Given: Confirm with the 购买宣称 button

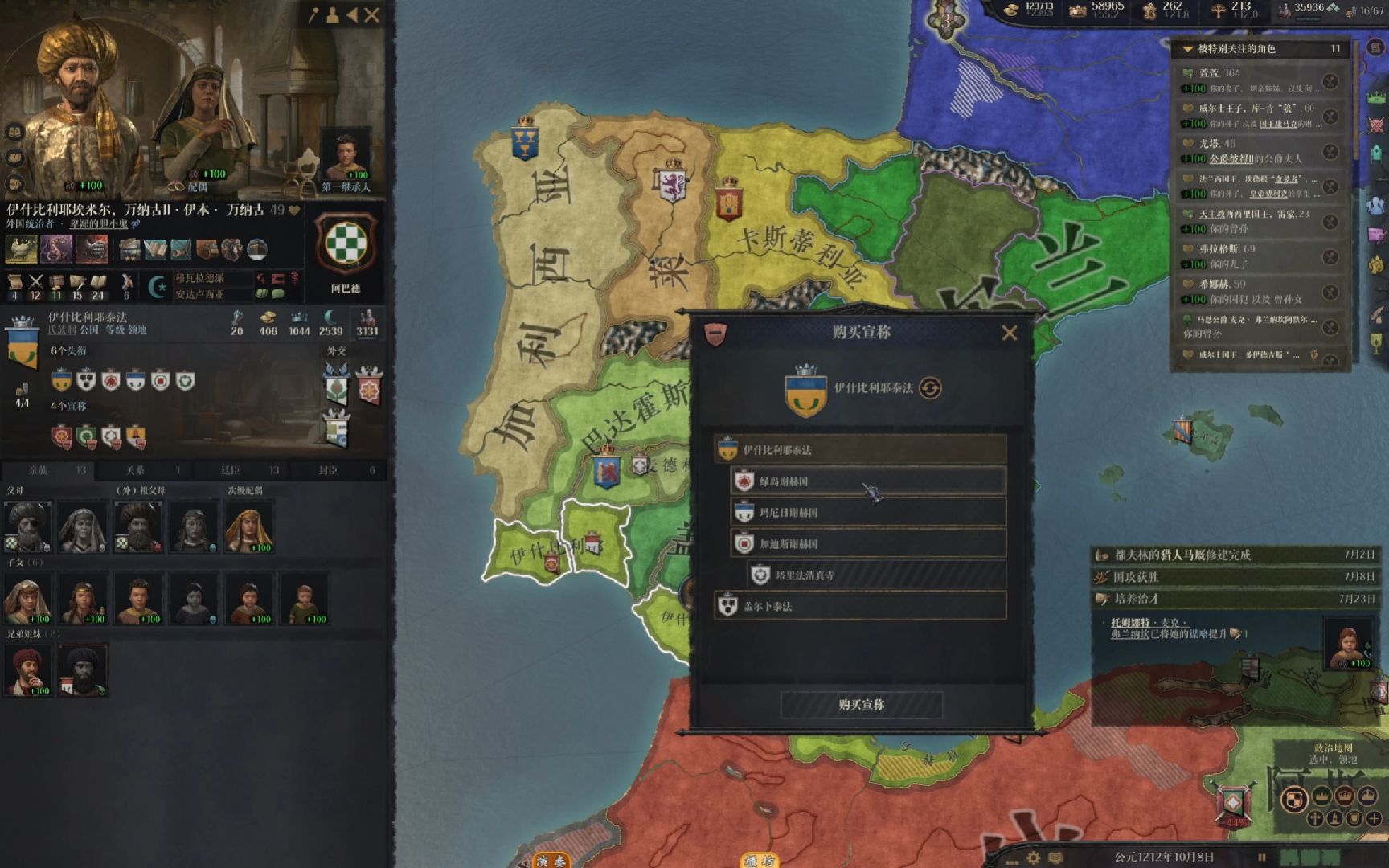Looking at the screenshot, I should 861,705.
